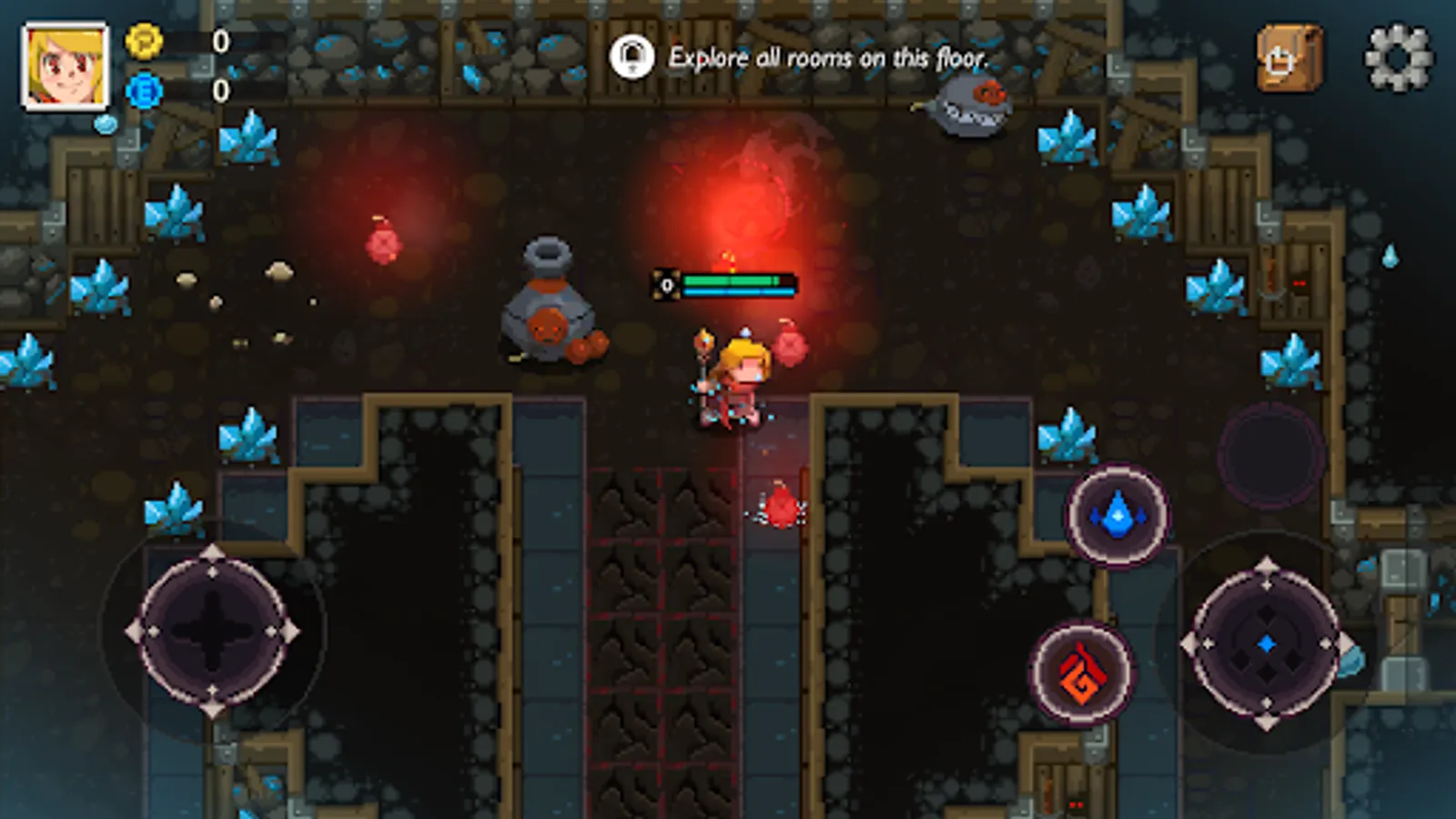Tap the water droplet skill icon

1118,515
